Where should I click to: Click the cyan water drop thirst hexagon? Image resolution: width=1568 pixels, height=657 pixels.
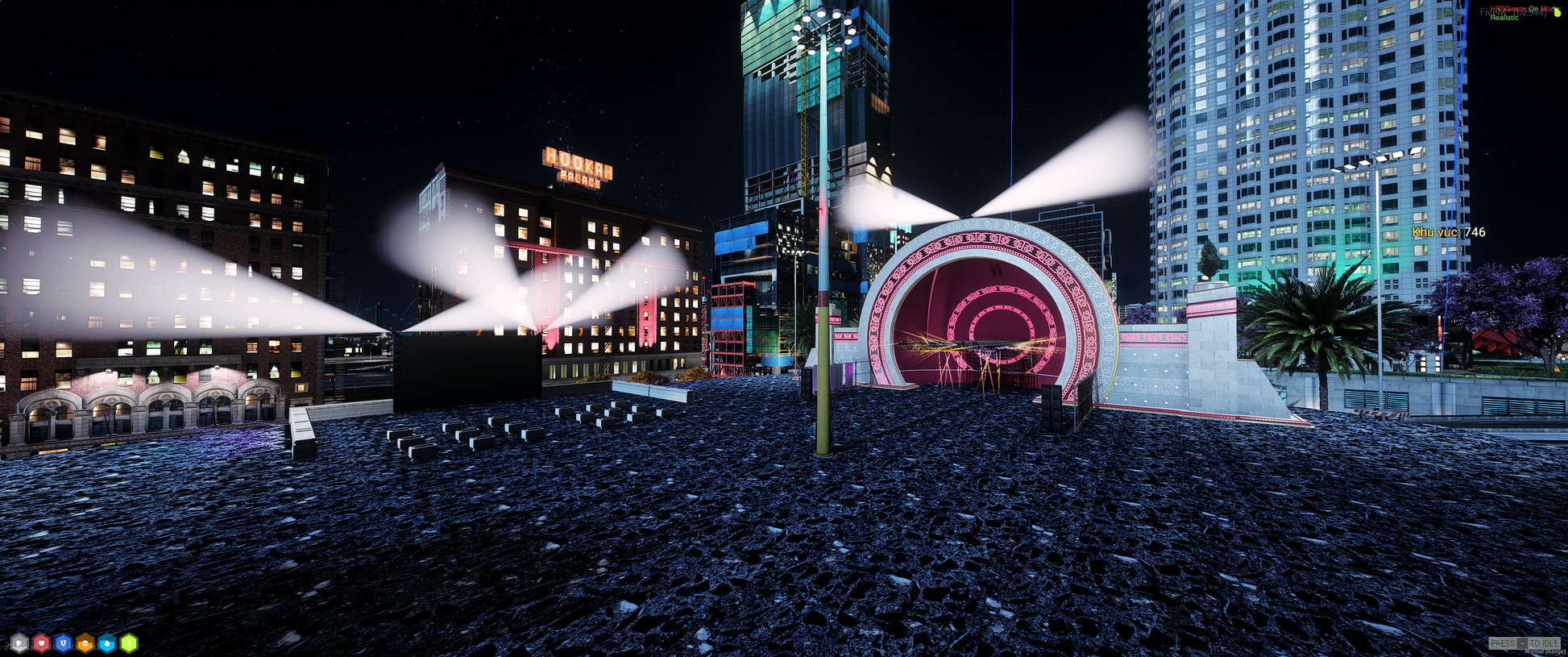[106, 643]
